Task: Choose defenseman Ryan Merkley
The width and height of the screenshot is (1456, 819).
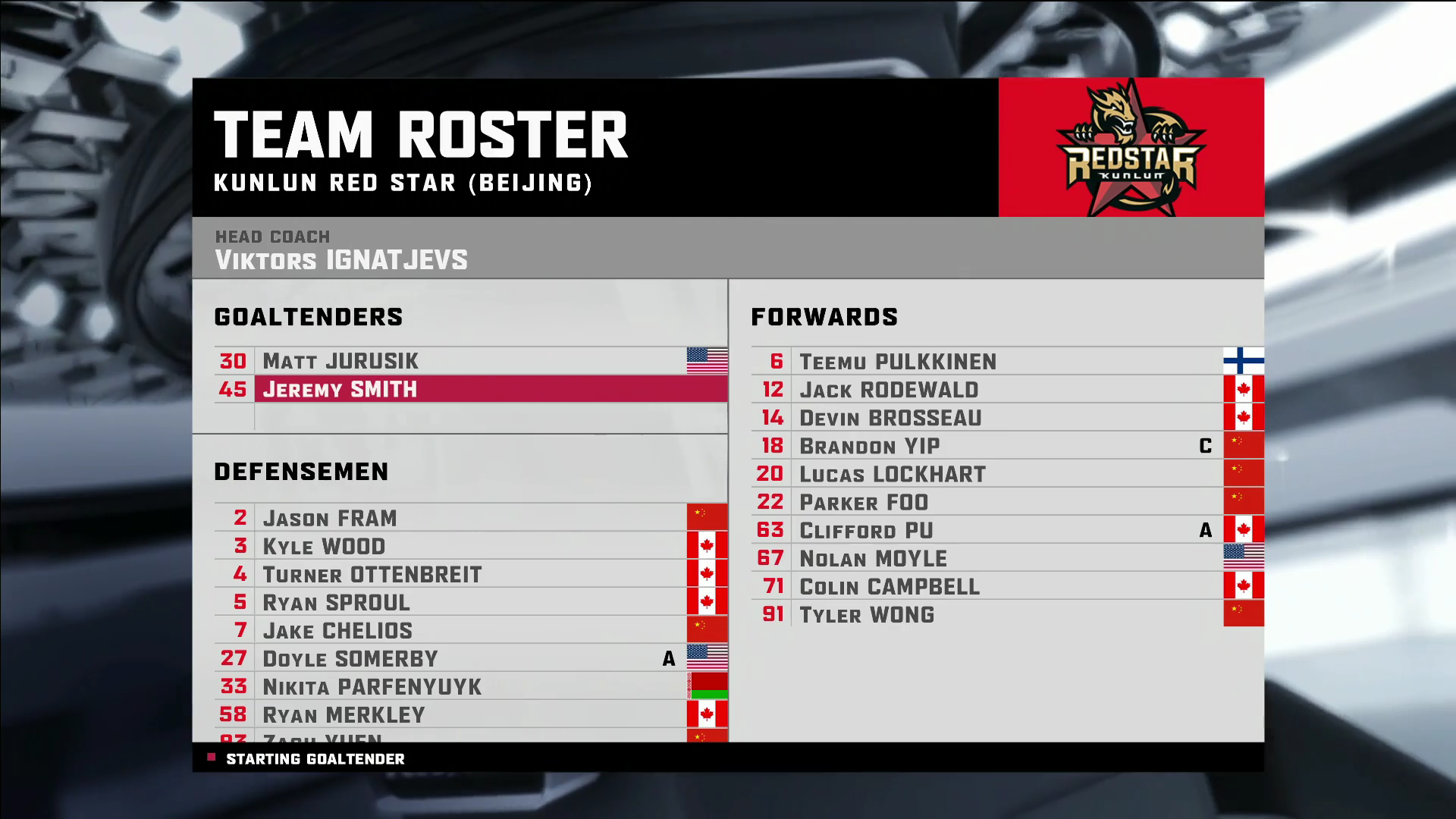Action: pos(344,714)
